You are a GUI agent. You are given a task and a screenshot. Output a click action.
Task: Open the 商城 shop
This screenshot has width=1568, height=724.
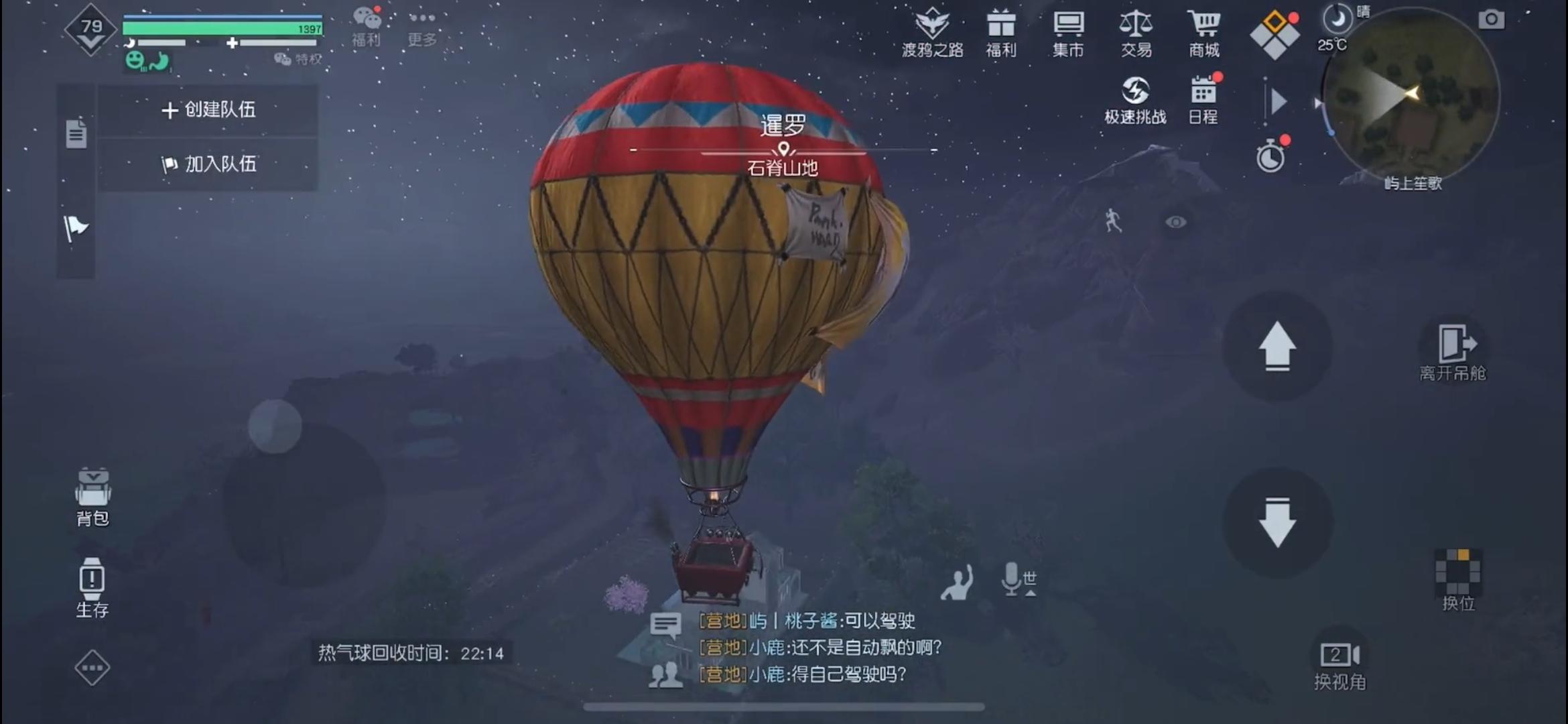click(x=1204, y=30)
